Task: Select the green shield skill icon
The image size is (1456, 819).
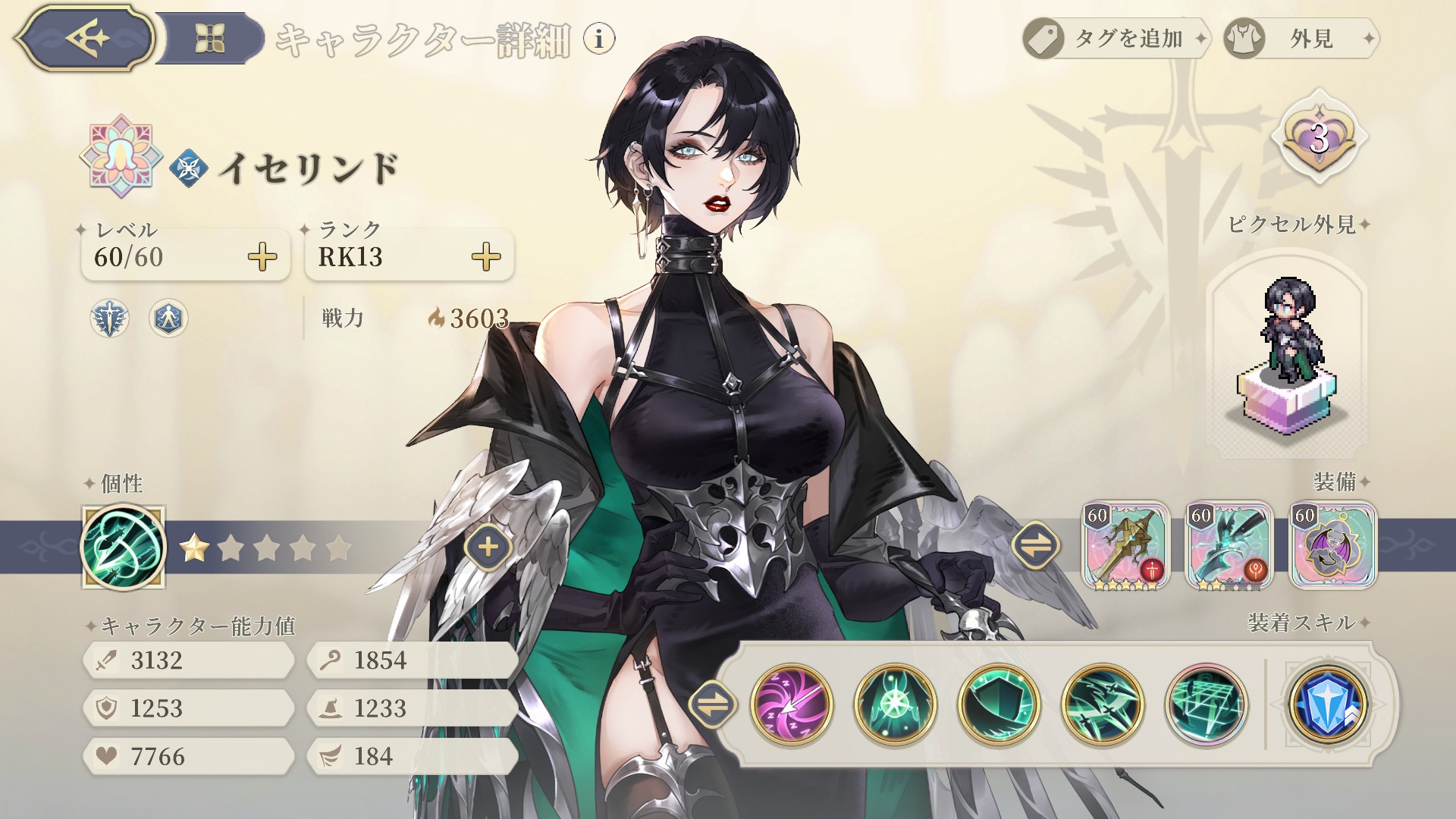Action: (999, 705)
